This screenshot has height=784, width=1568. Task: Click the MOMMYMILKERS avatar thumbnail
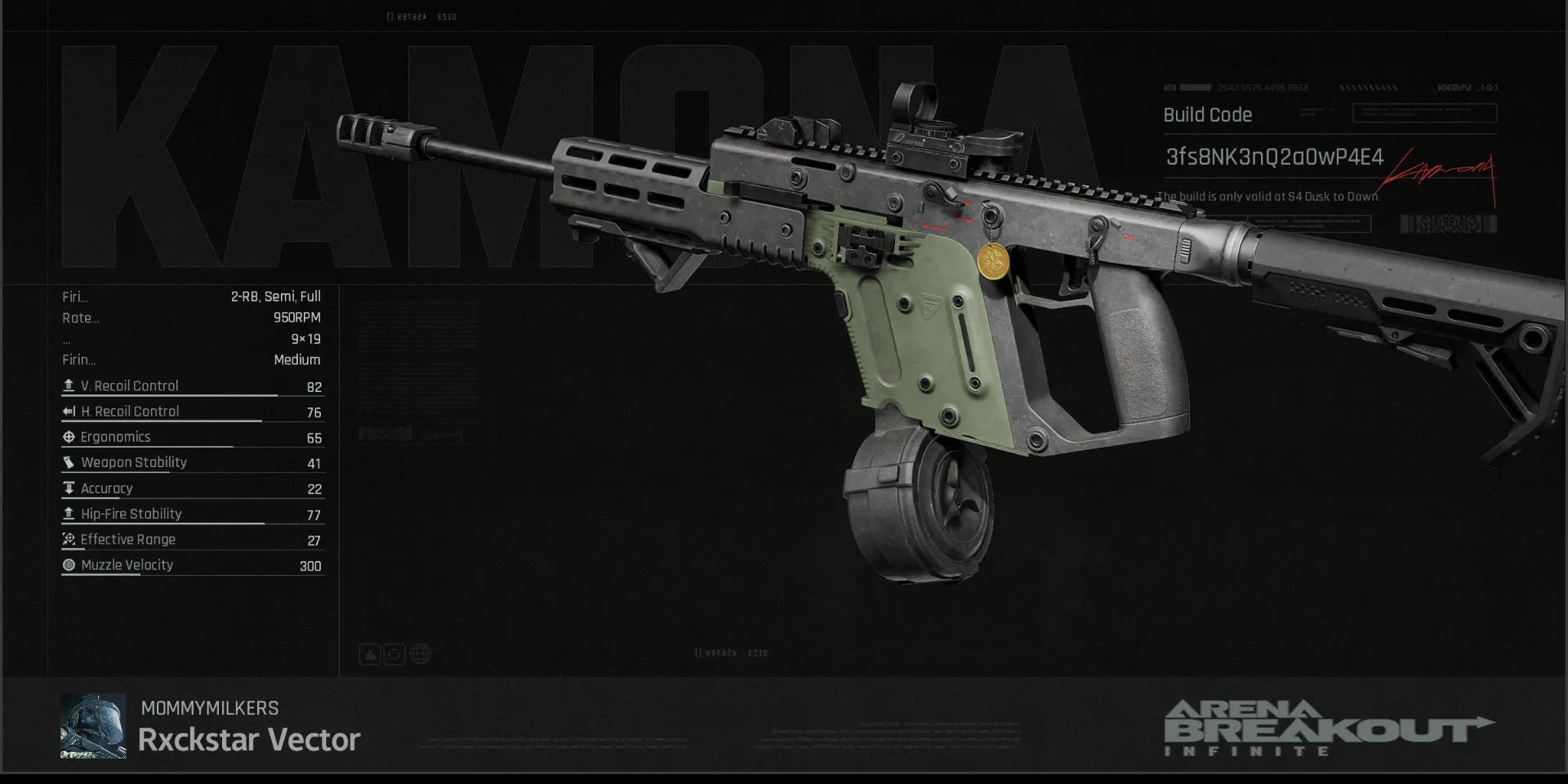click(x=92, y=725)
